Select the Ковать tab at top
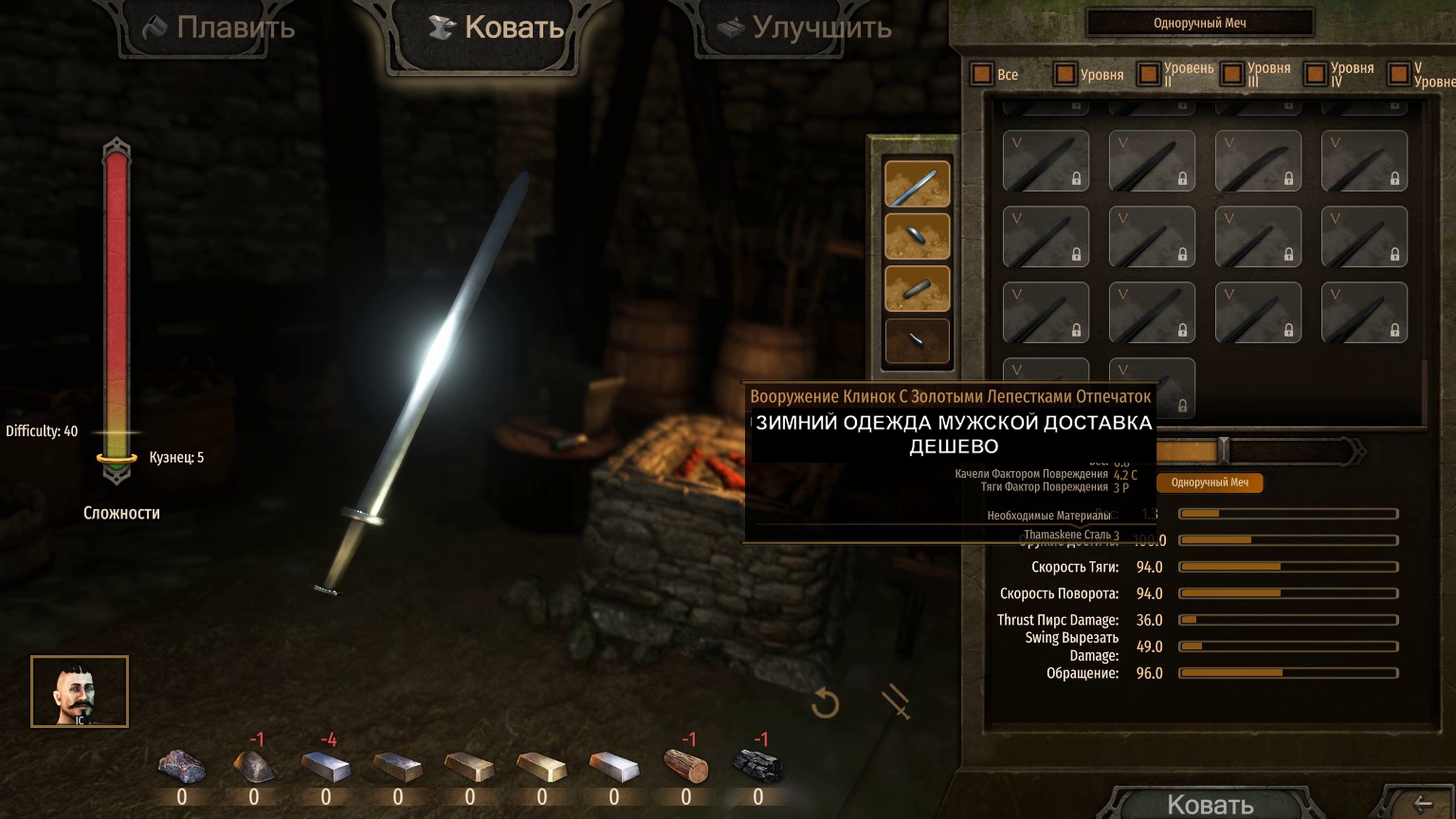Image resolution: width=1456 pixels, height=819 pixels. pos(496,28)
